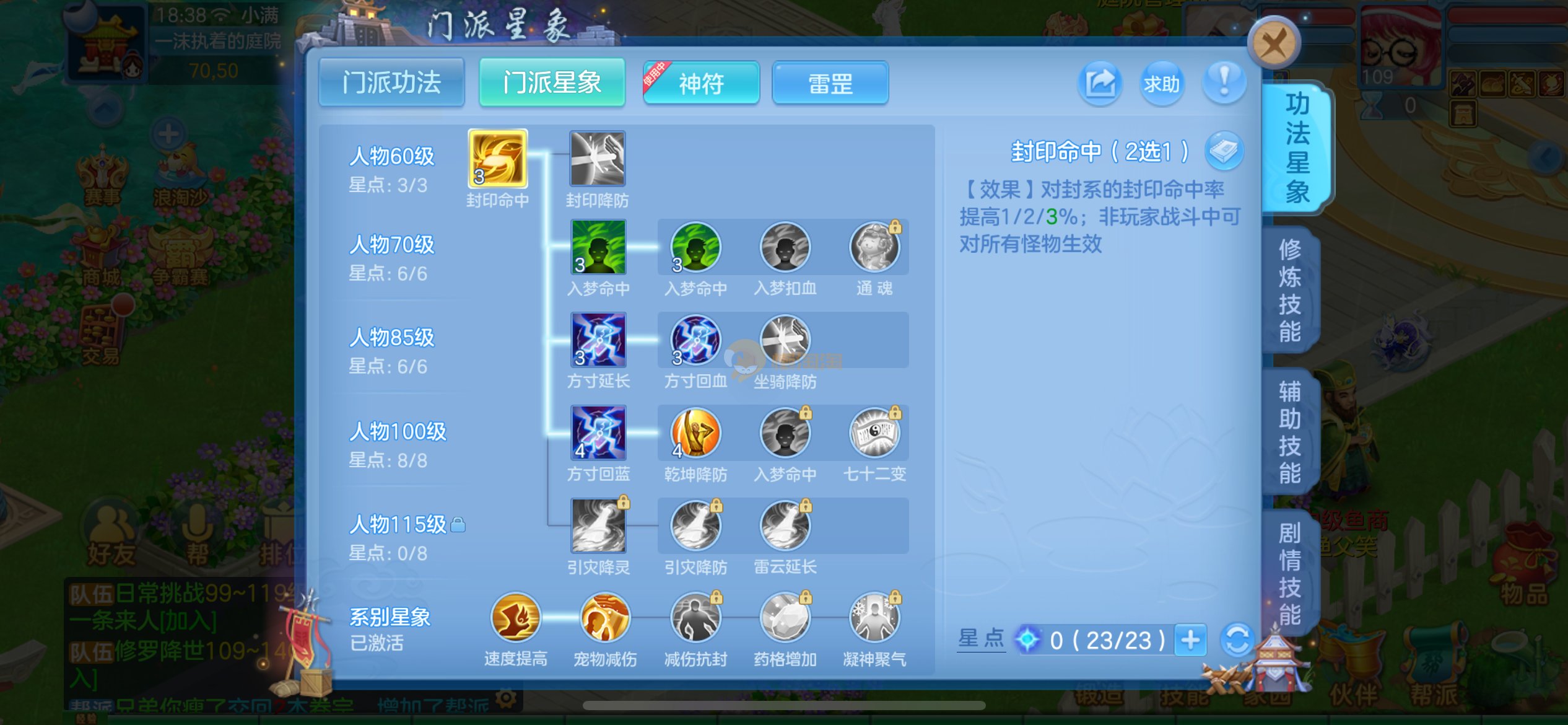Open the exclamation mark info button
This screenshot has height=725, width=1568.
(1224, 82)
